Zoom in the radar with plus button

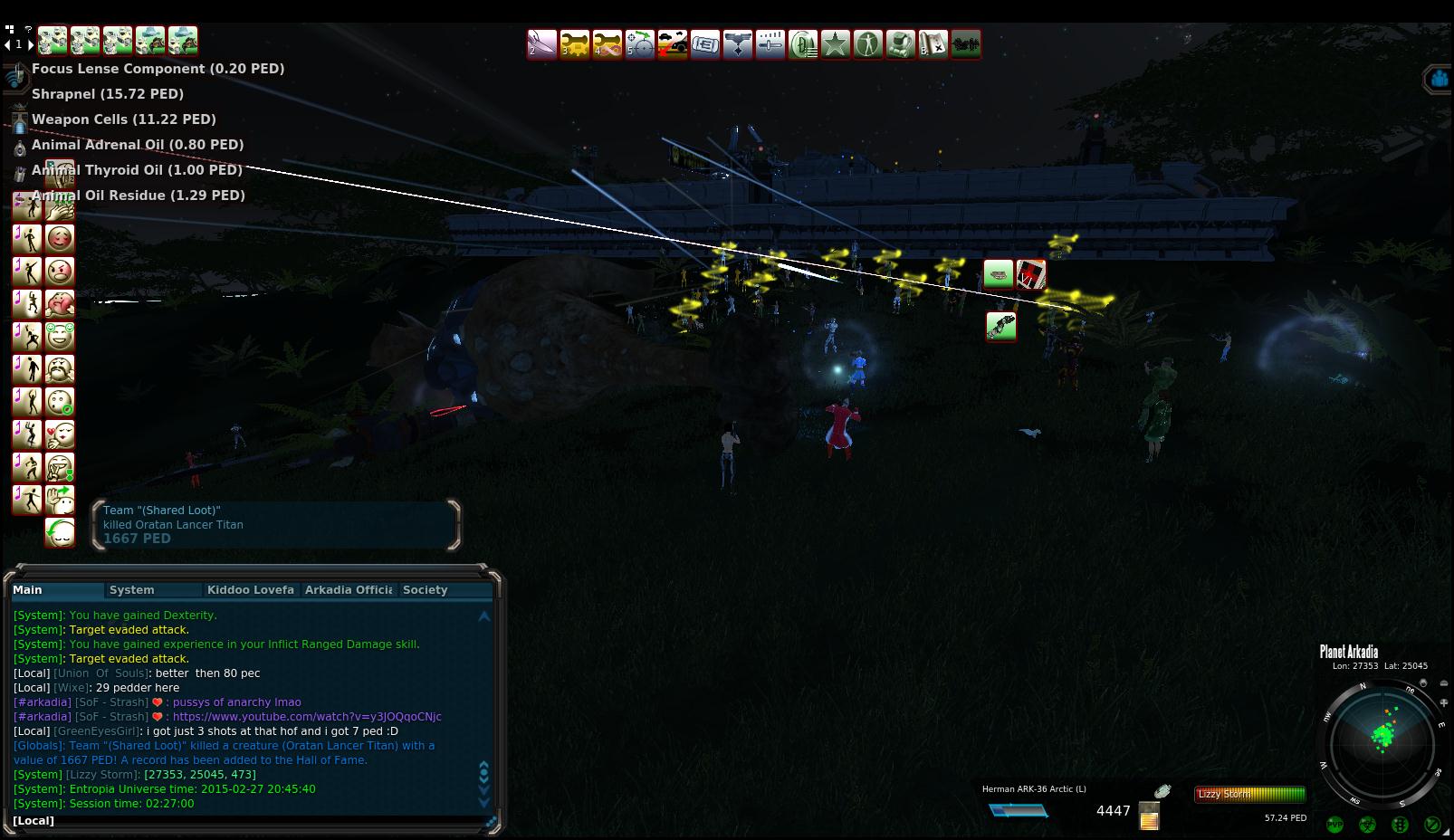pyautogui.click(x=1444, y=703)
